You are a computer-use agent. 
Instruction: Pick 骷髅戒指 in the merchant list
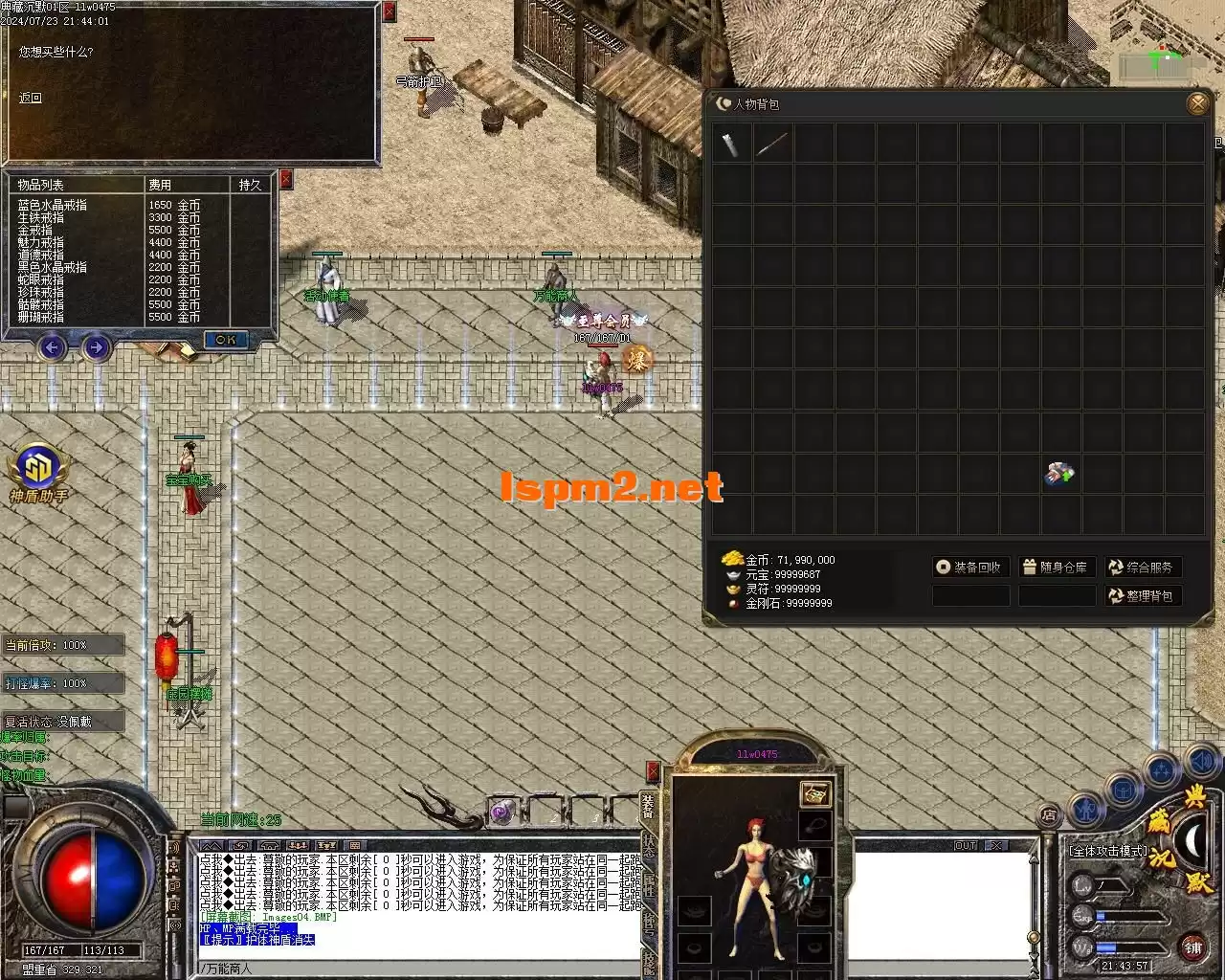[x=40, y=304]
